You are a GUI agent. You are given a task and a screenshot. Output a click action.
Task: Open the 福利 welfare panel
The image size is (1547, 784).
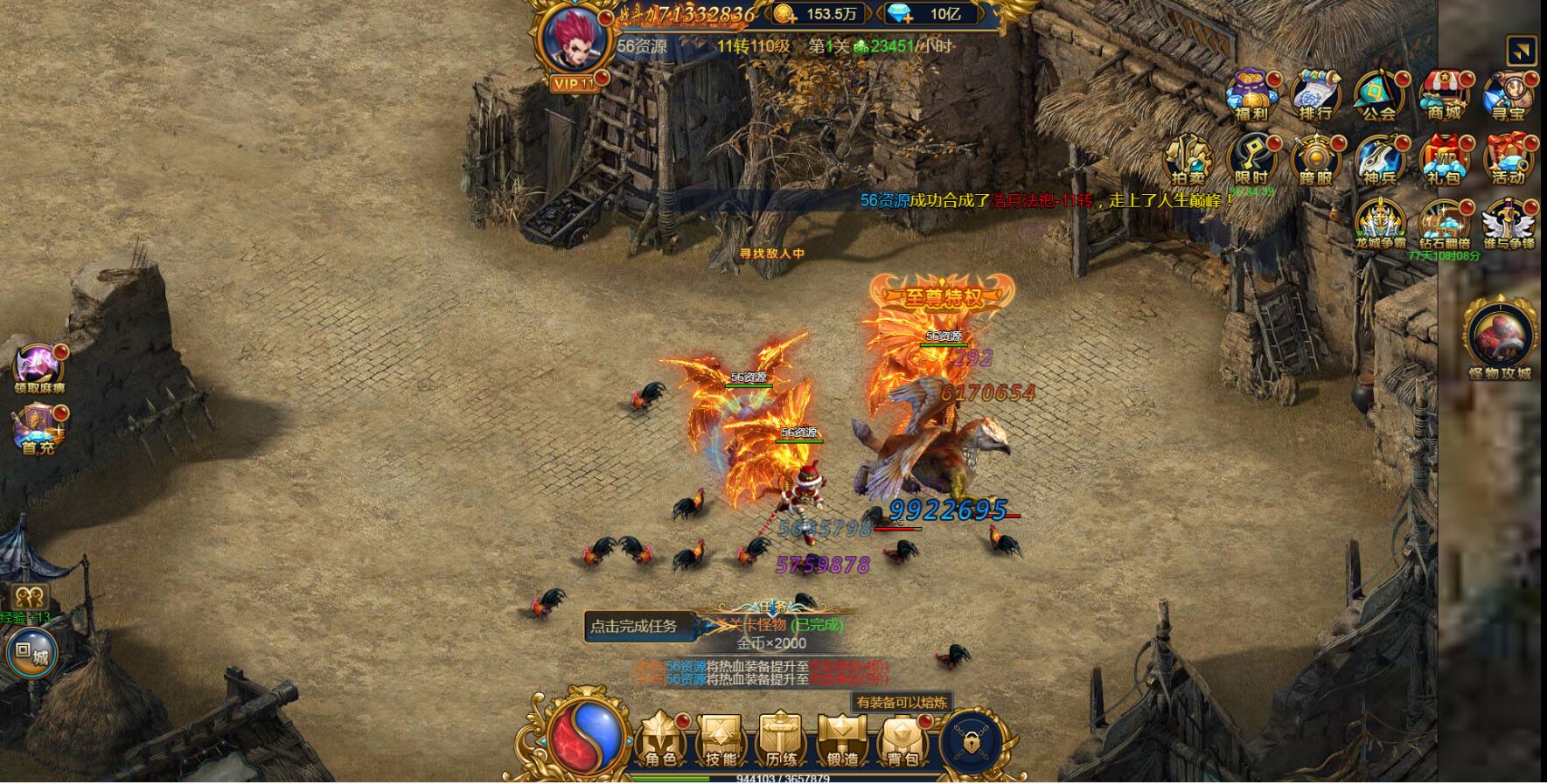coord(1251,96)
